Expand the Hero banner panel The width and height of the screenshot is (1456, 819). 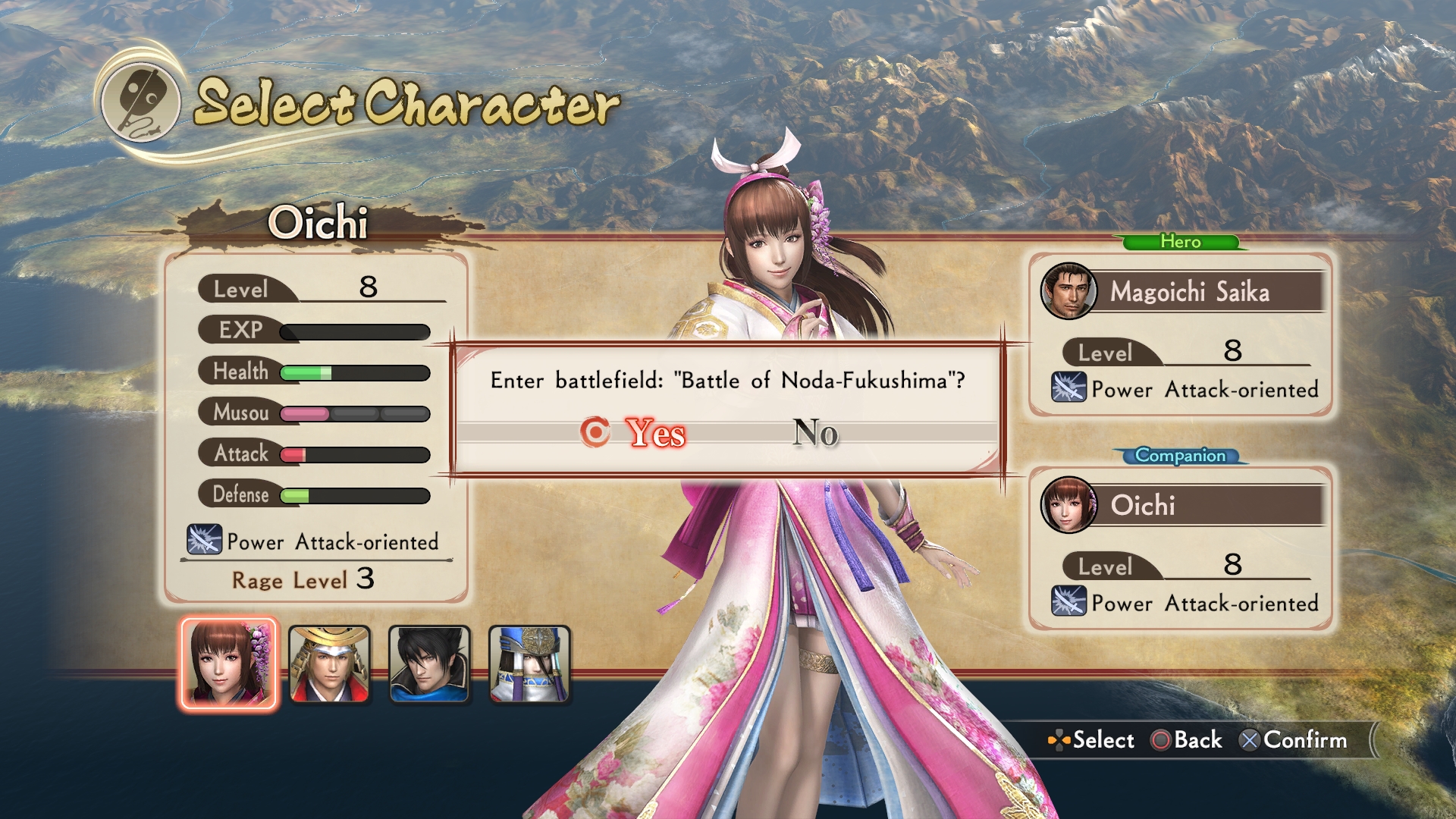pyautogui.click(x=1181, y=242)
